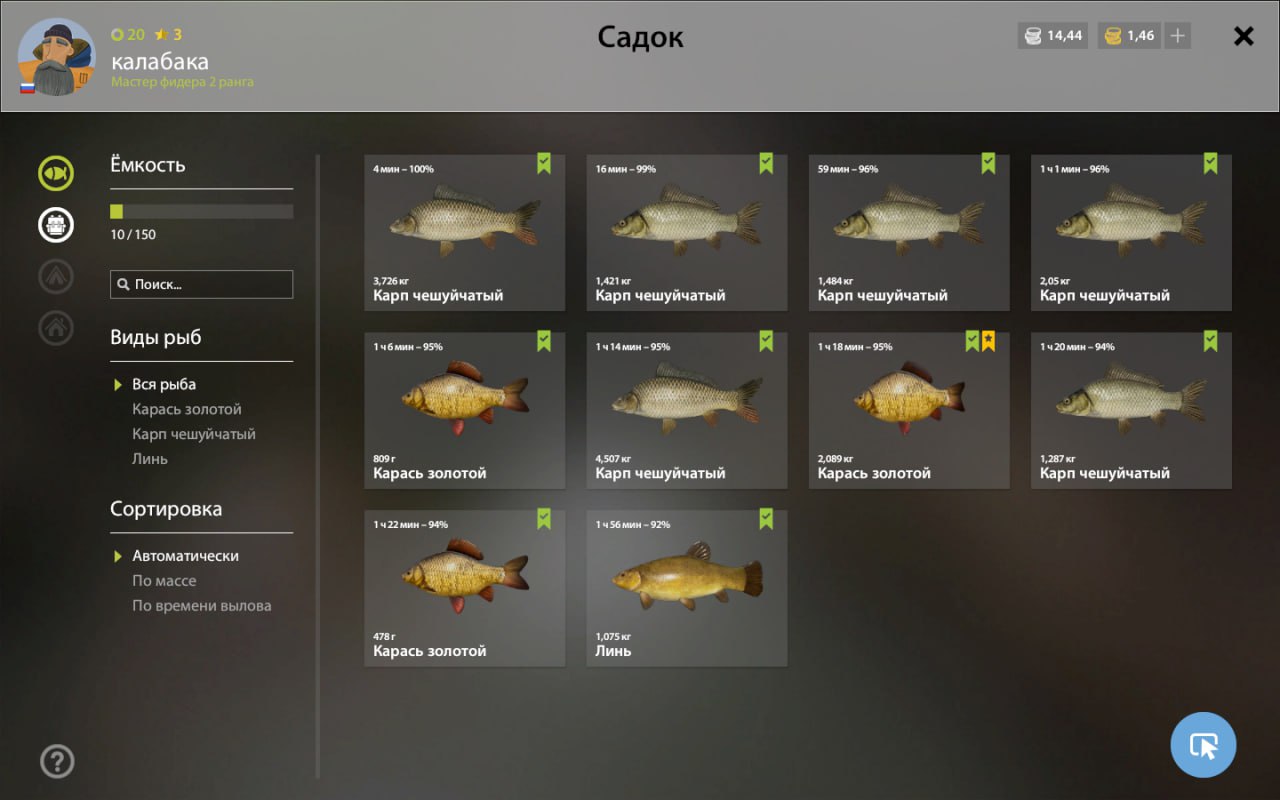Select the 4,507 кг Карп чешуйчатый card
1280x800 pixels.
pos(686,410)
